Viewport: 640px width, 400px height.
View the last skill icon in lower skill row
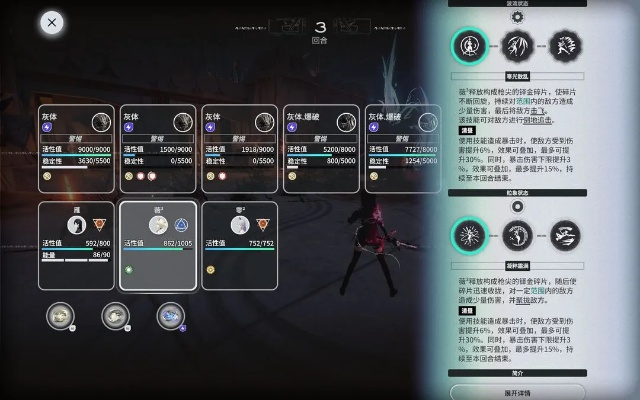tap(564, 236)
